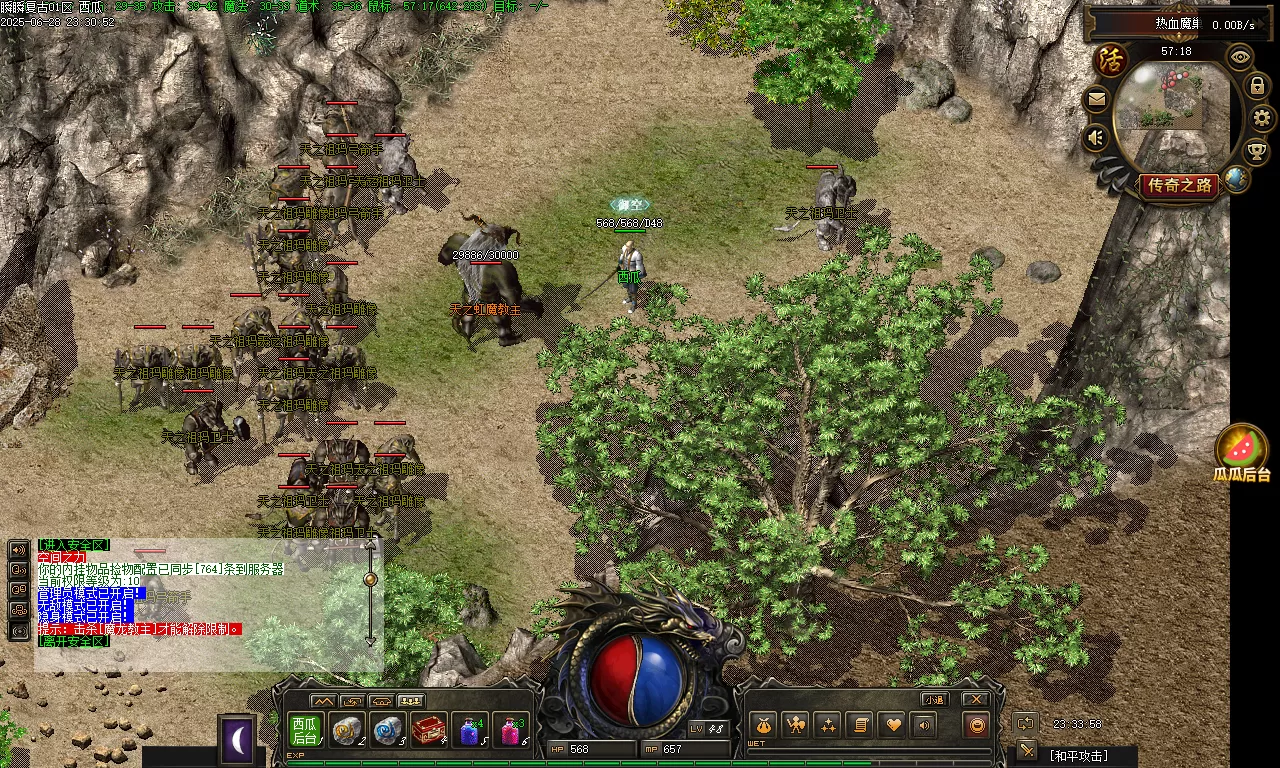Select the 西瓜后台 hotbar slot
The image size is (1280, 768).
coord(305,731)
